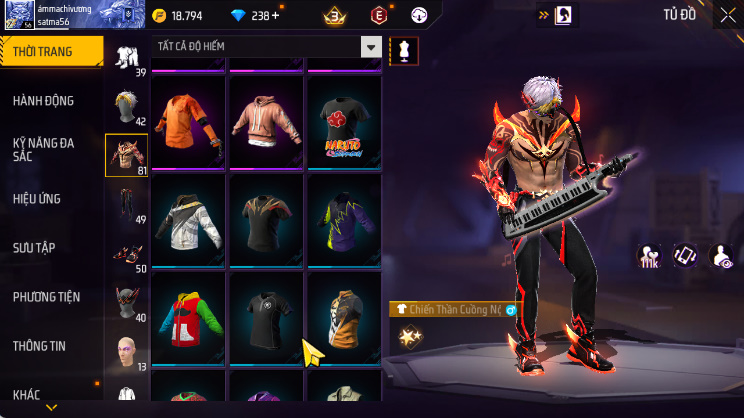The image size is (744, 418).
Task: Open the Phương Tiện section
Action: click(46, 297)
